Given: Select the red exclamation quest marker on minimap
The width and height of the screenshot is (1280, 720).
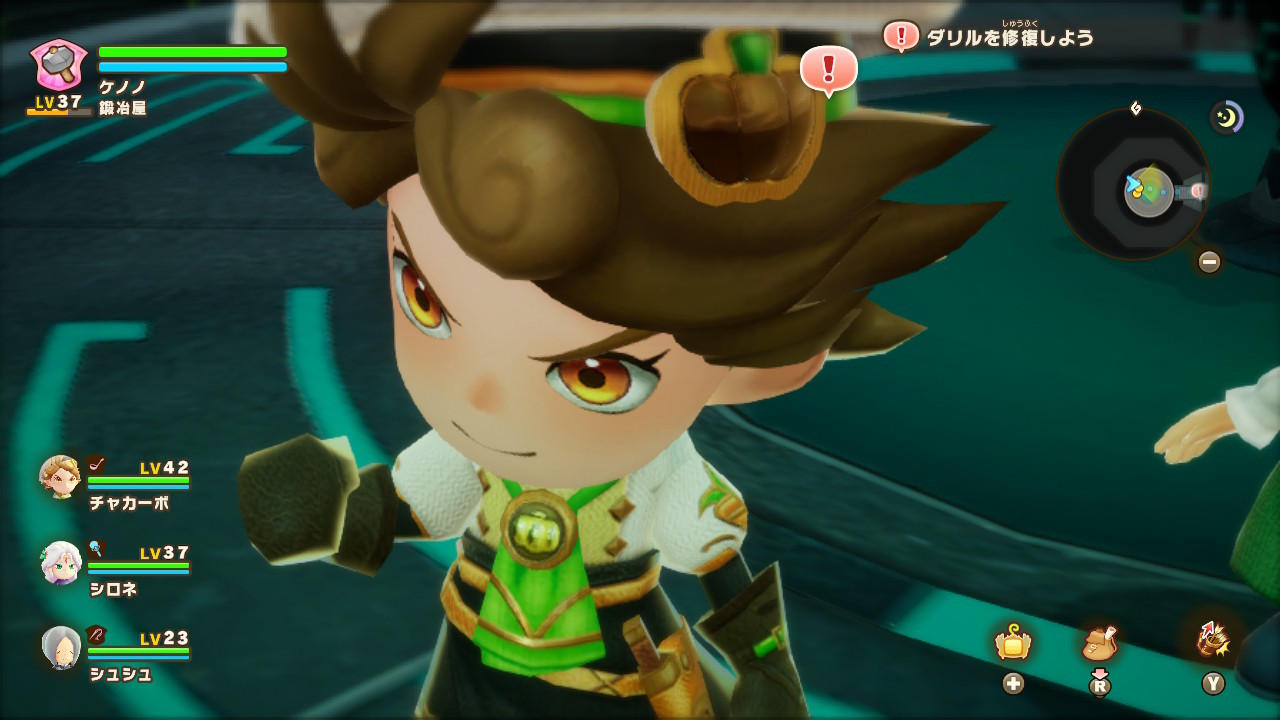Looking at the screenshot, I should pyautogui.click(x=1197, y=190).
